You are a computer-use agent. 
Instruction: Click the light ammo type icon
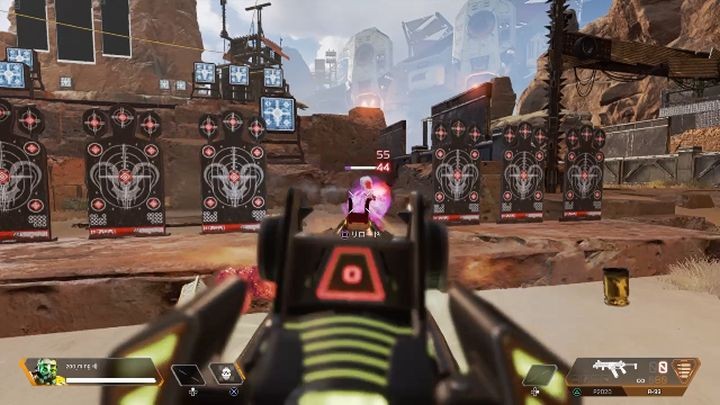point(686,369)
